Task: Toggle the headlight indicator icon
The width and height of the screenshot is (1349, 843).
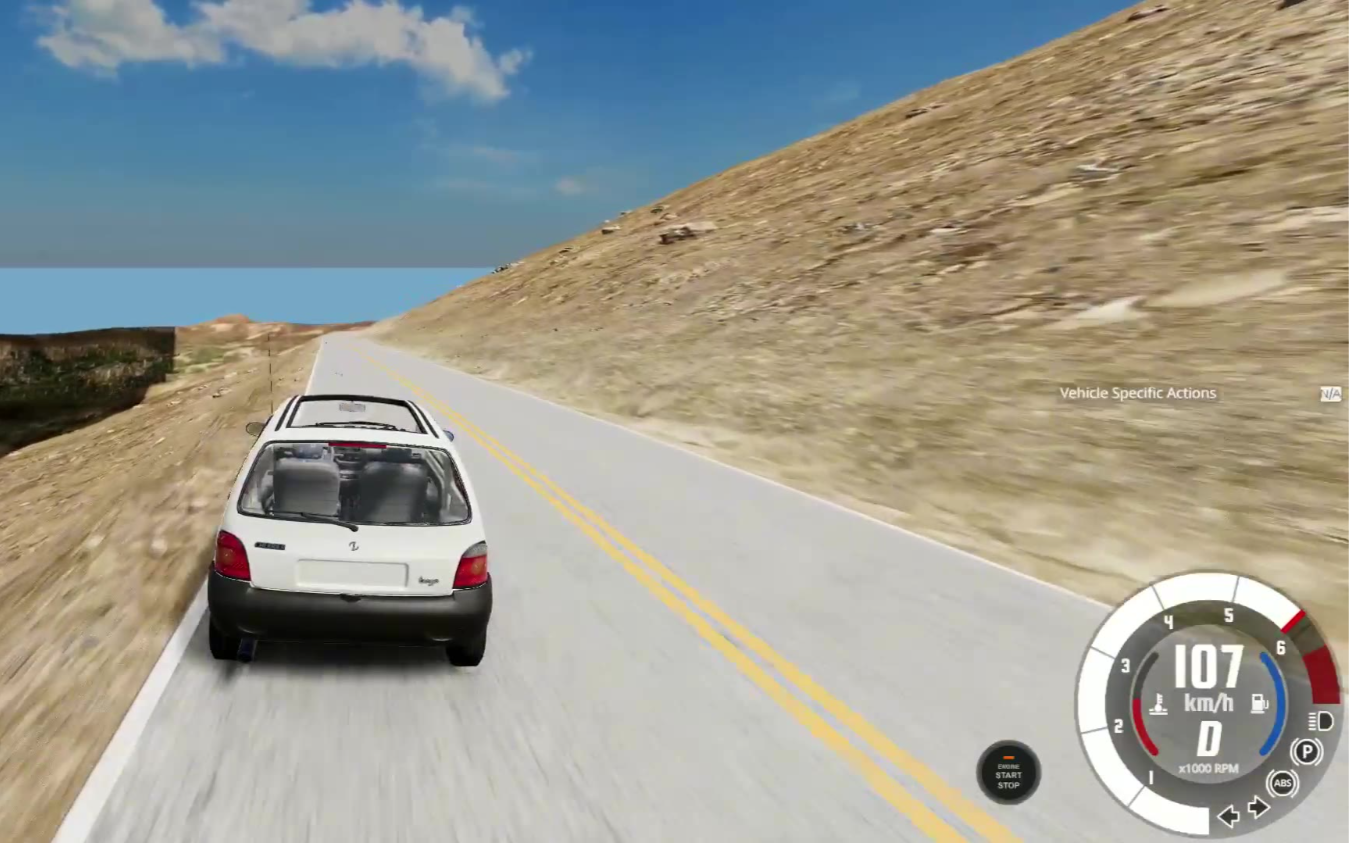Action: pyautogui.click(x=1320, y=720)
